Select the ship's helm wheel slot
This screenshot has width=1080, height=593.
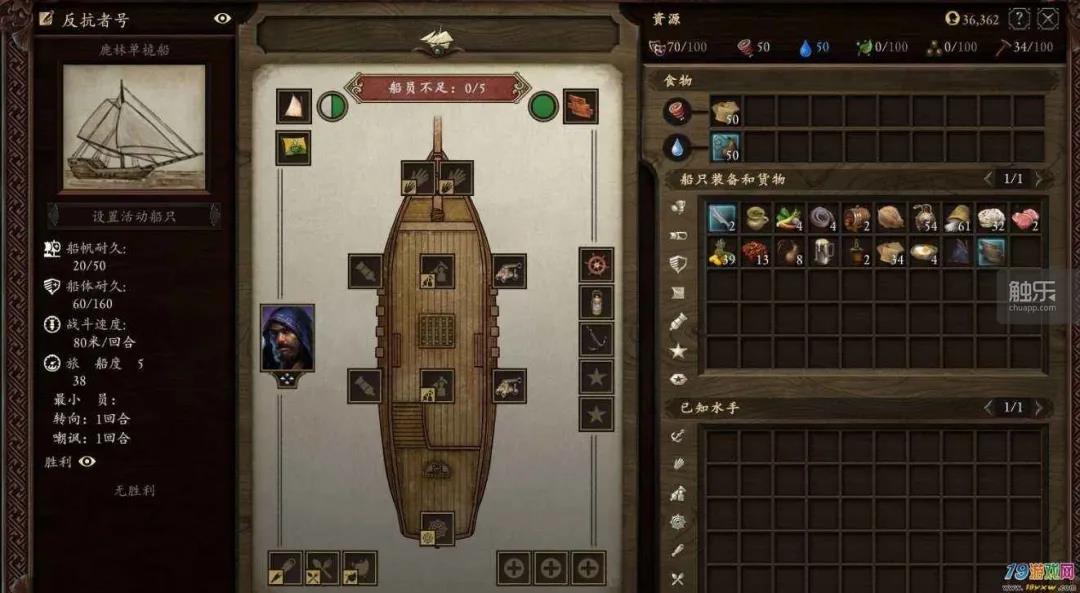pyautogui.click(x=596, y=265)
